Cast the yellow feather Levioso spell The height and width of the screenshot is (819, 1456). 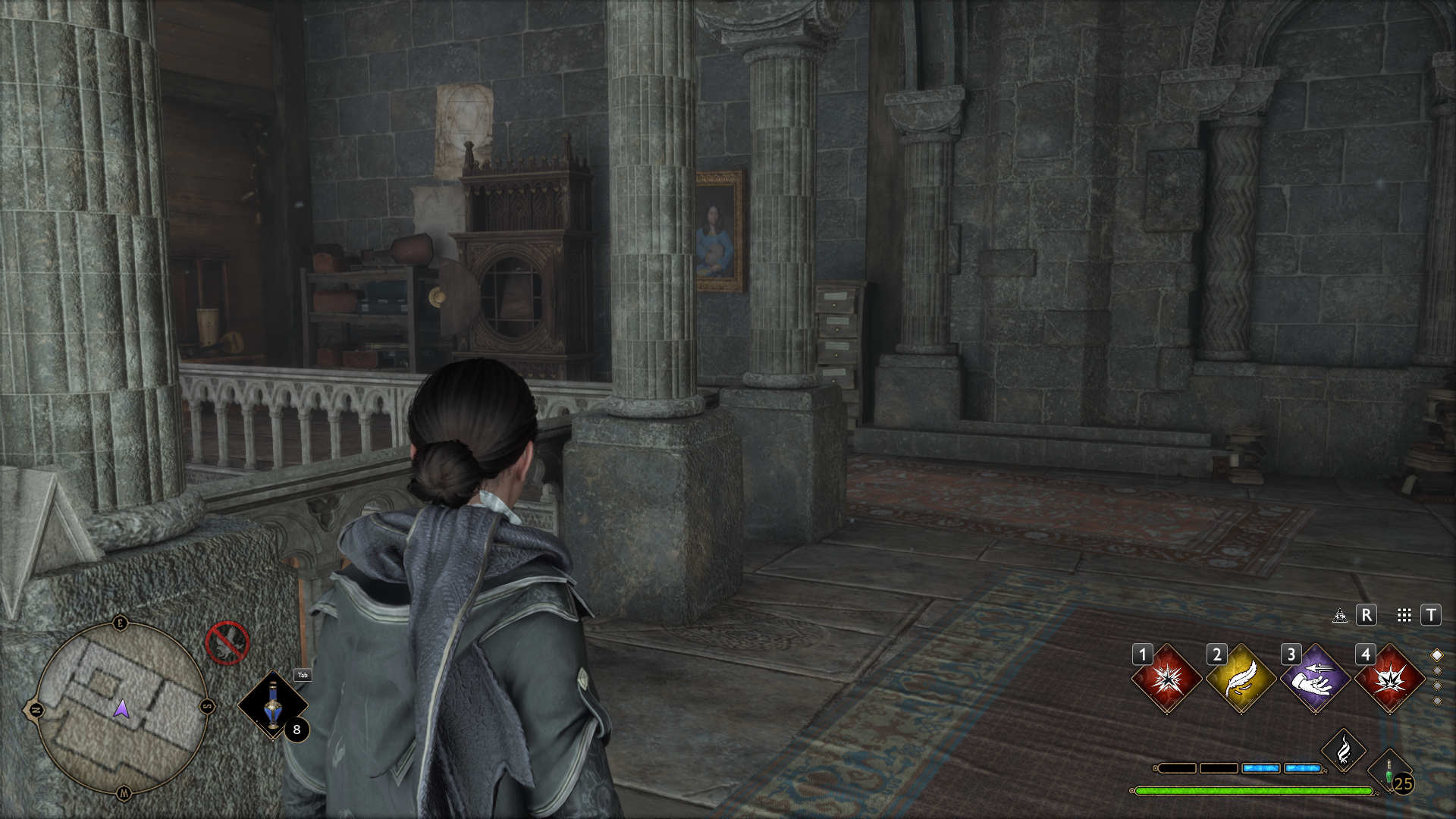tap(1241, 679)
